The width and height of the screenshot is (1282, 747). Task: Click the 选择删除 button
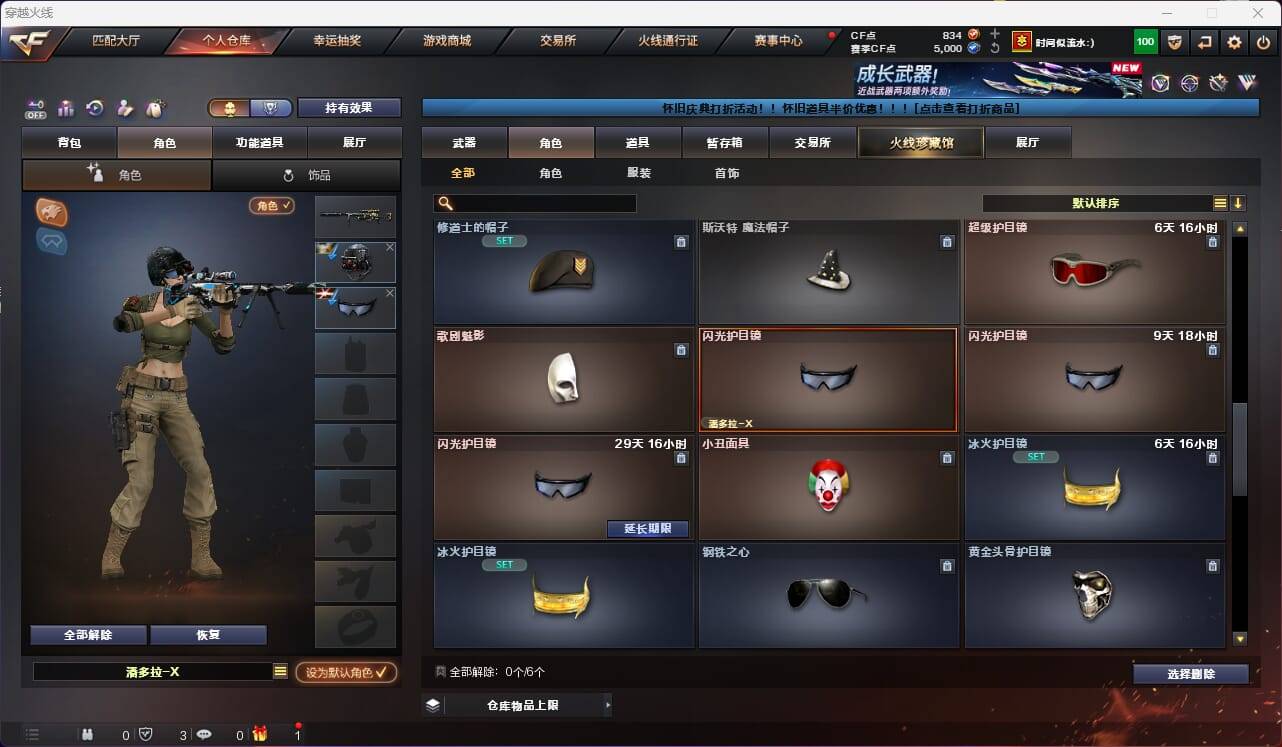click(1190, 674)
